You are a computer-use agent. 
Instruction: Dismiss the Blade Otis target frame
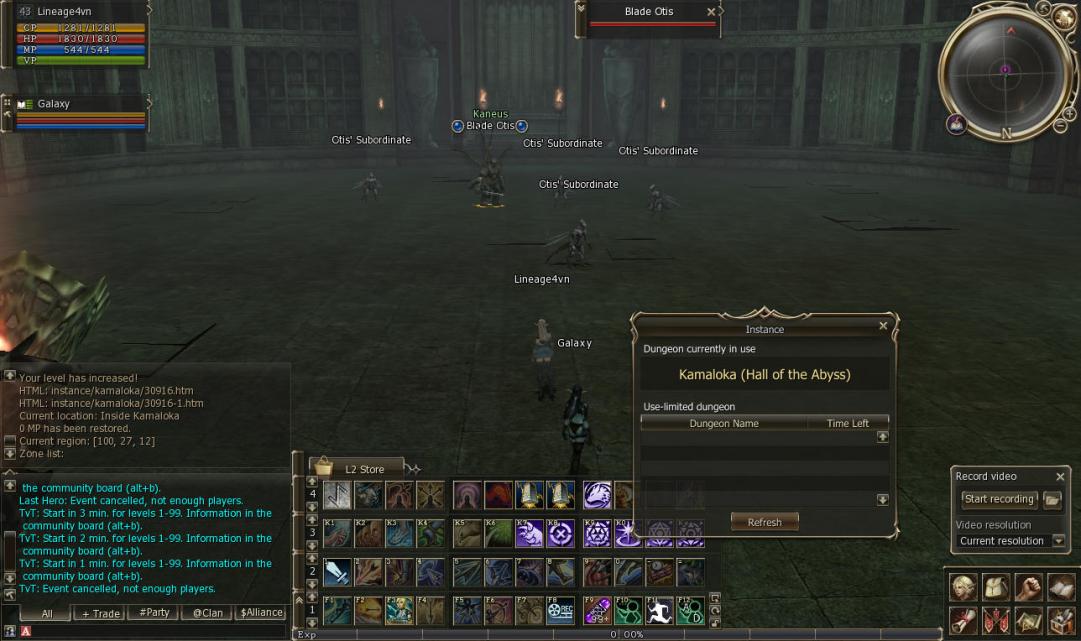(x=711, y=12)
